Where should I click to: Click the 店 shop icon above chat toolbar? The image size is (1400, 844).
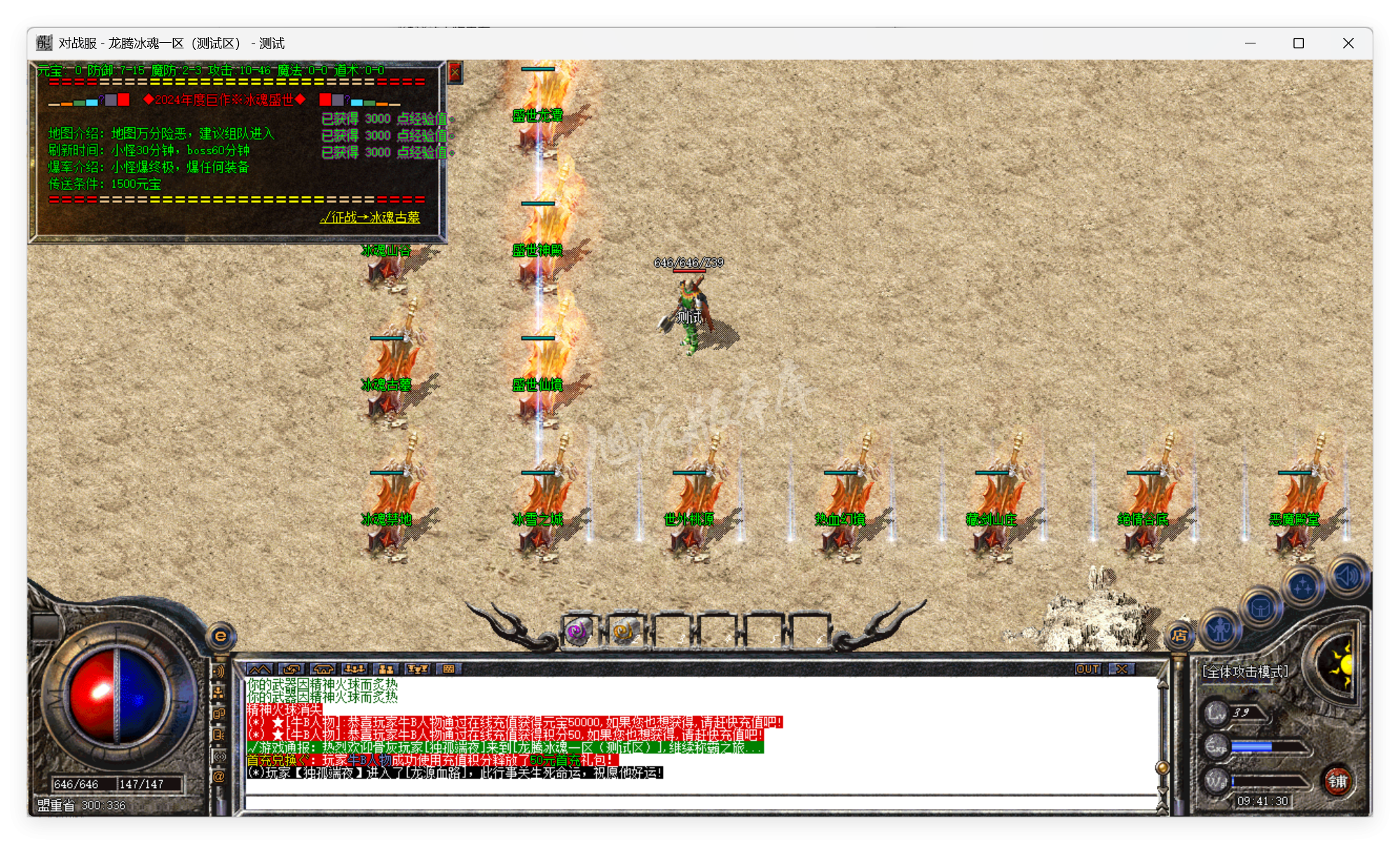pos(1180,637)
